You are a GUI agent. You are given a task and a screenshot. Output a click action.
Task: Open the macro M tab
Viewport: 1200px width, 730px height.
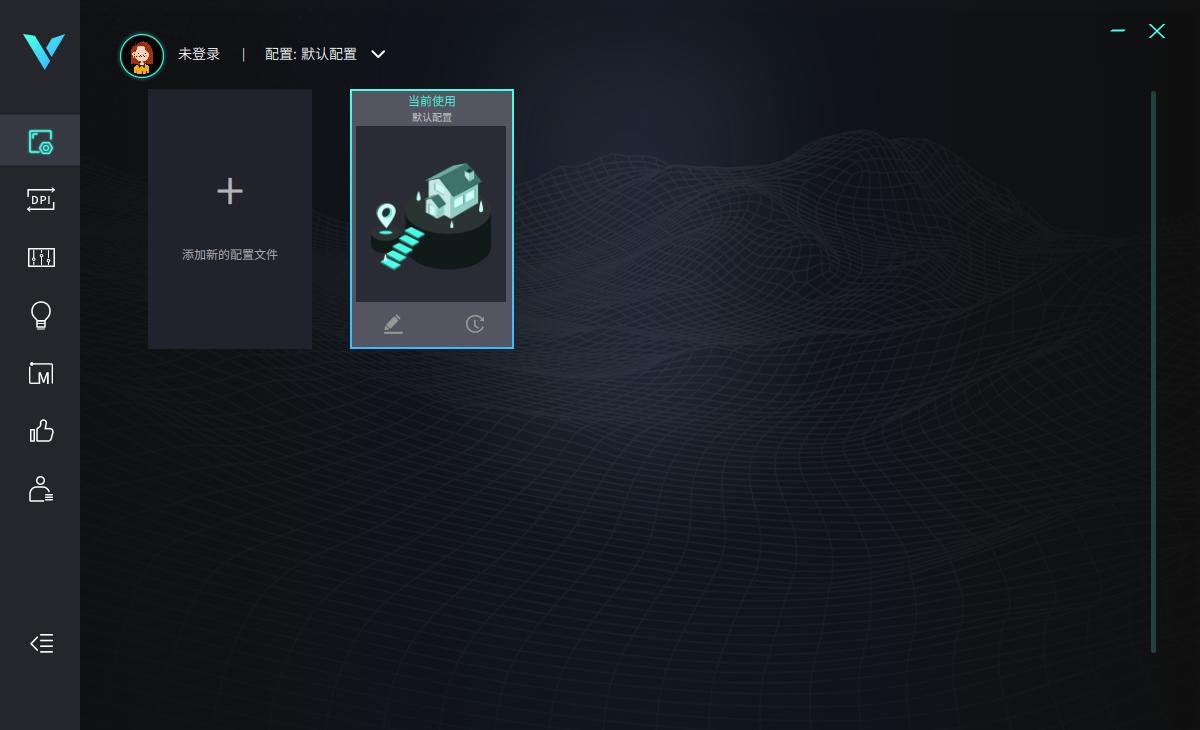coord(40,374)
